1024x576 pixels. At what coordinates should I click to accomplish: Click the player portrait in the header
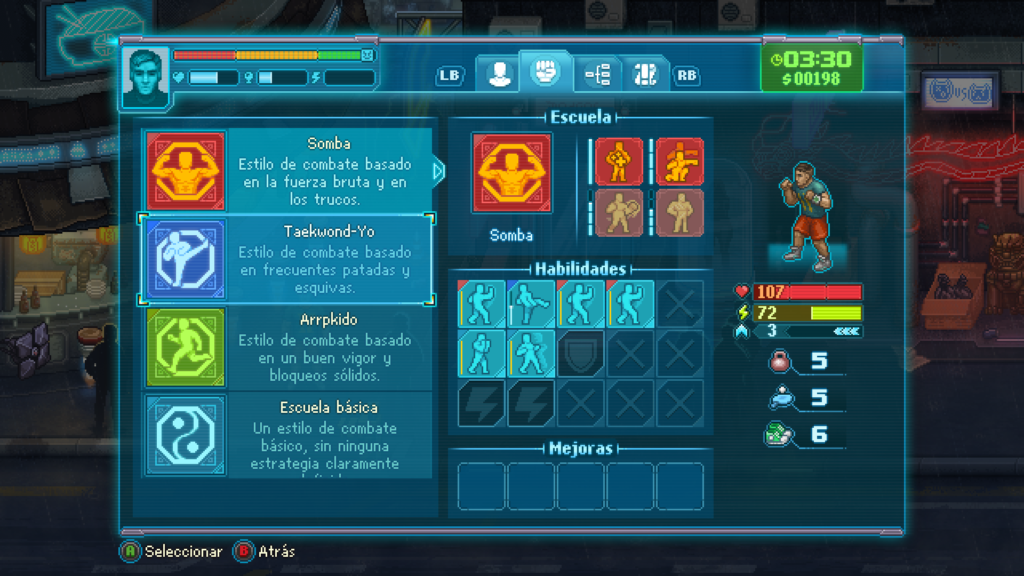point(145,77)
